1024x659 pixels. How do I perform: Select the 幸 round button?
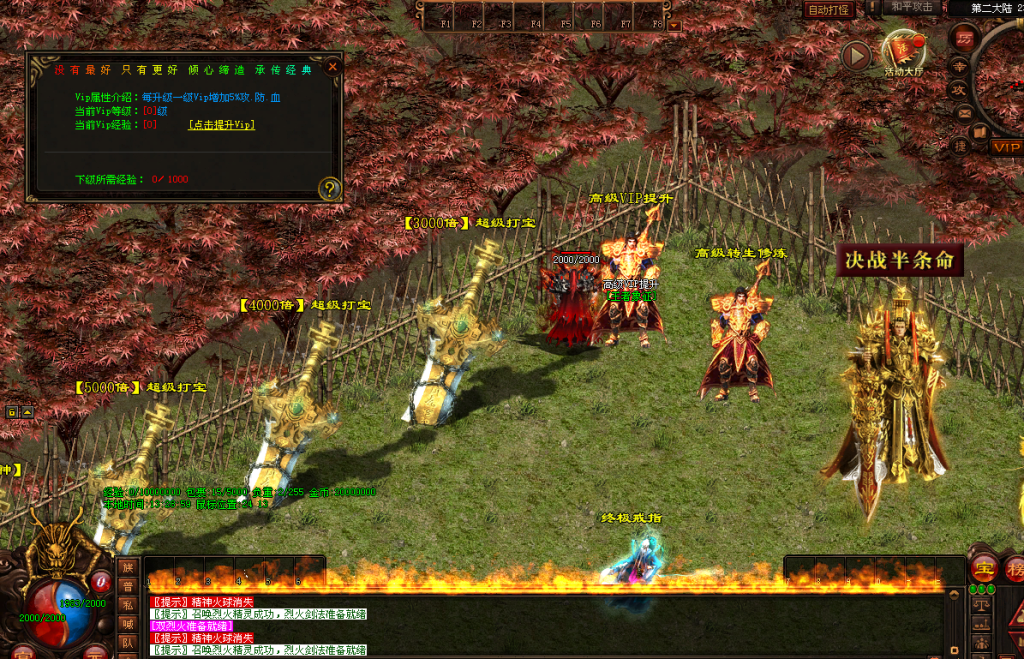958,66
